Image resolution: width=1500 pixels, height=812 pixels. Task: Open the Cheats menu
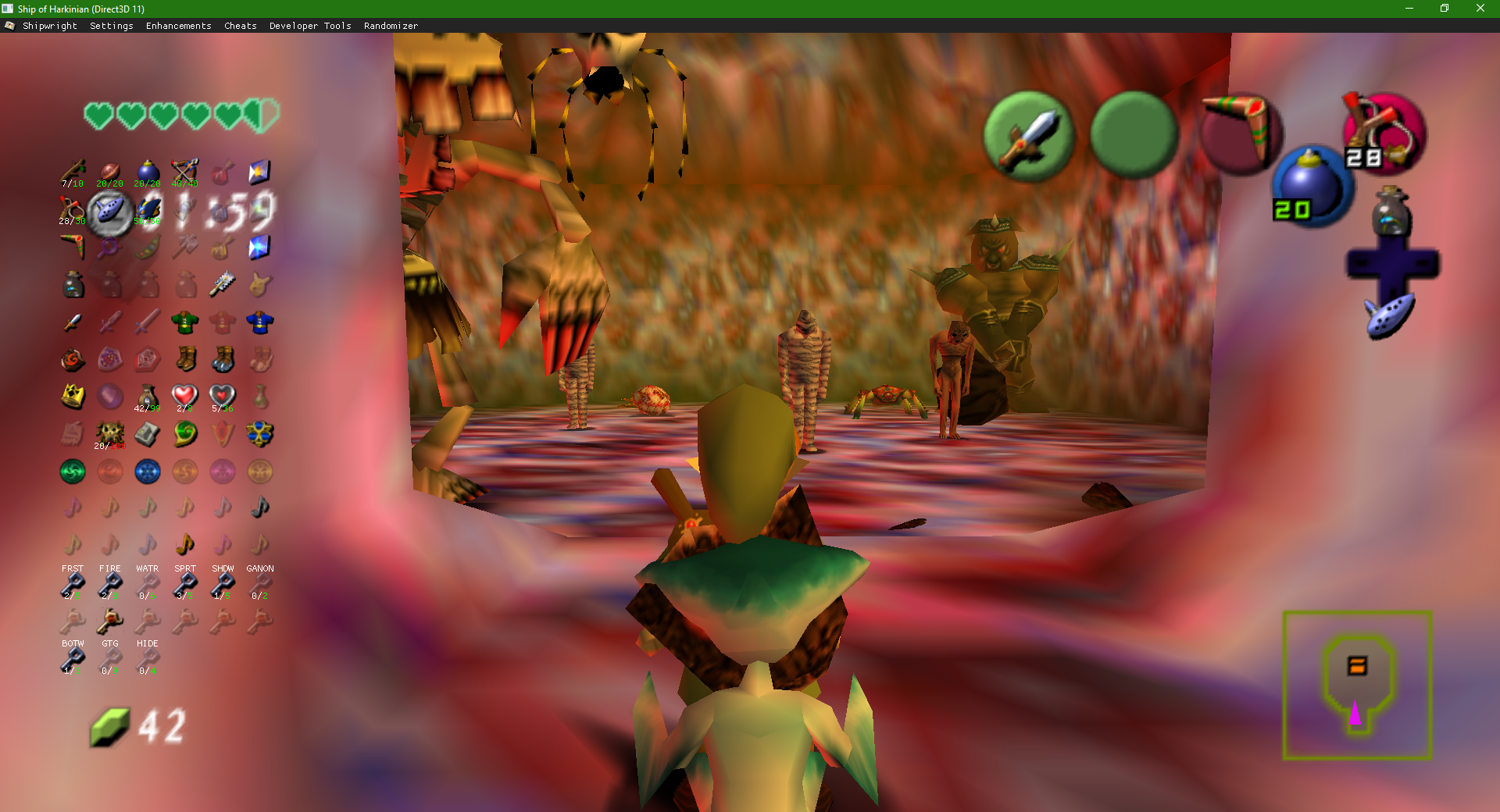(x=239, y=25)
